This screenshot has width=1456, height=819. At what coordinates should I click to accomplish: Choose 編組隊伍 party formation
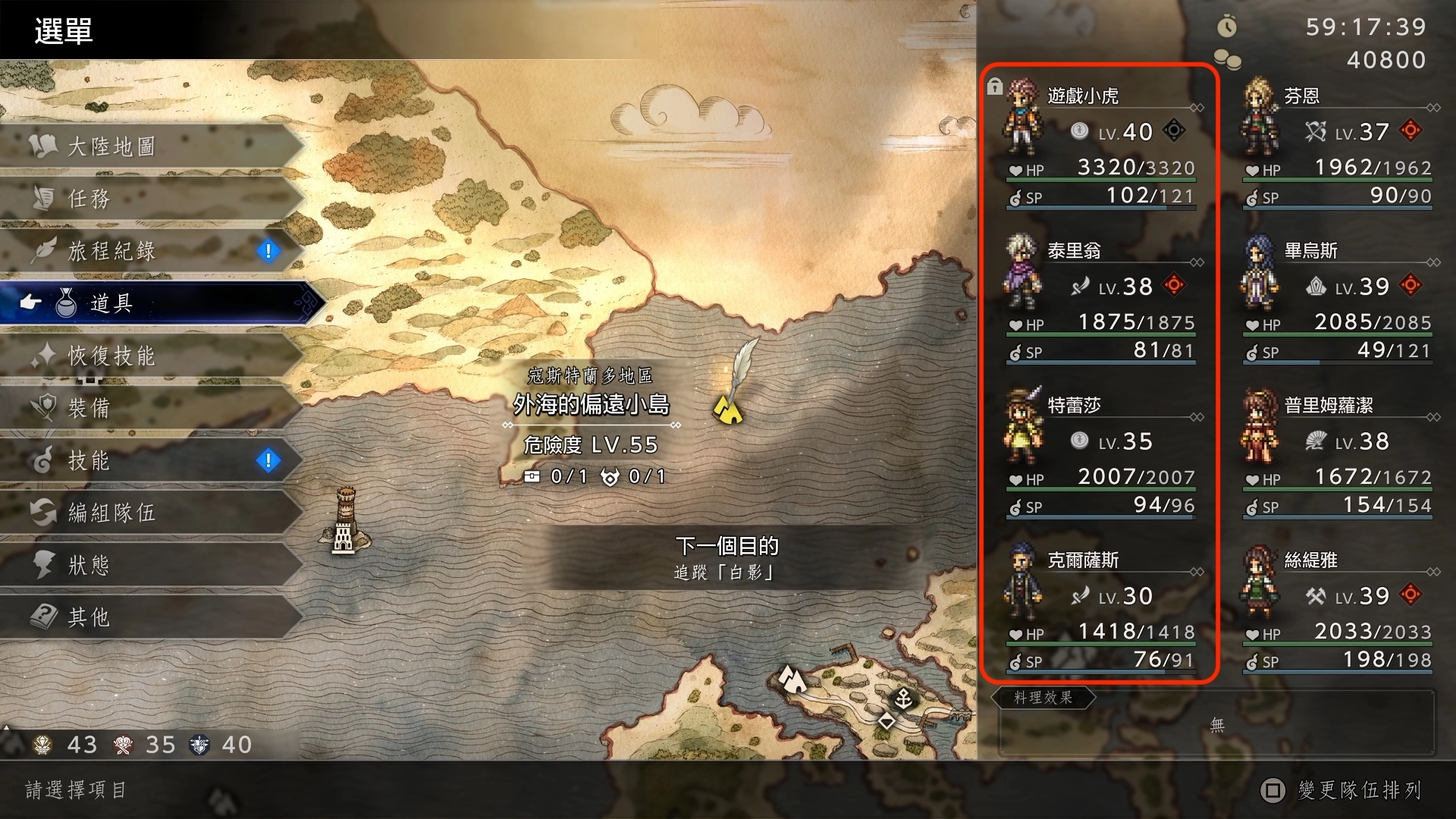tap(152, 513)
